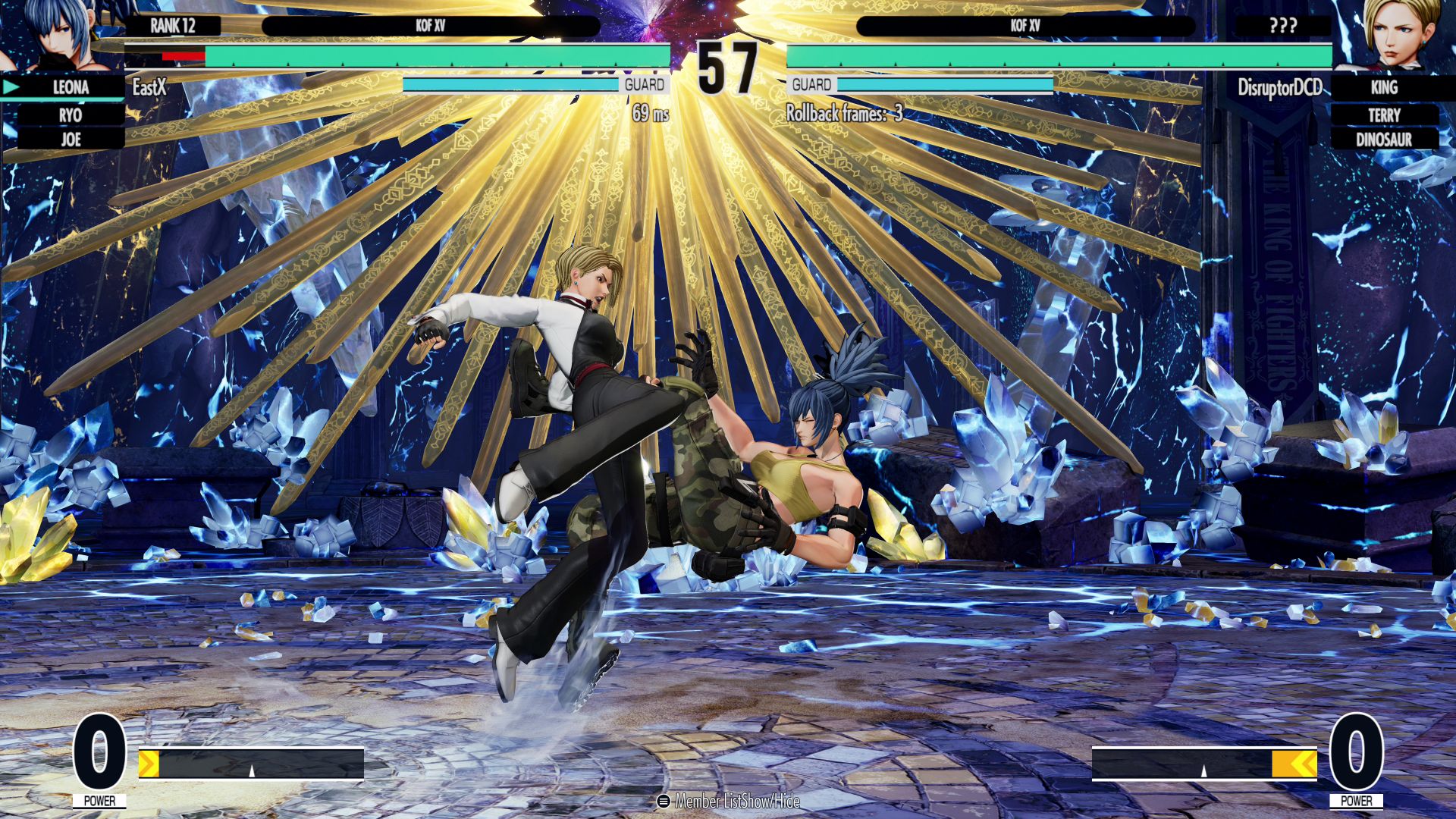Click the EastX player name
This screenshot has width=1456, height=819.
pos(149,87)
